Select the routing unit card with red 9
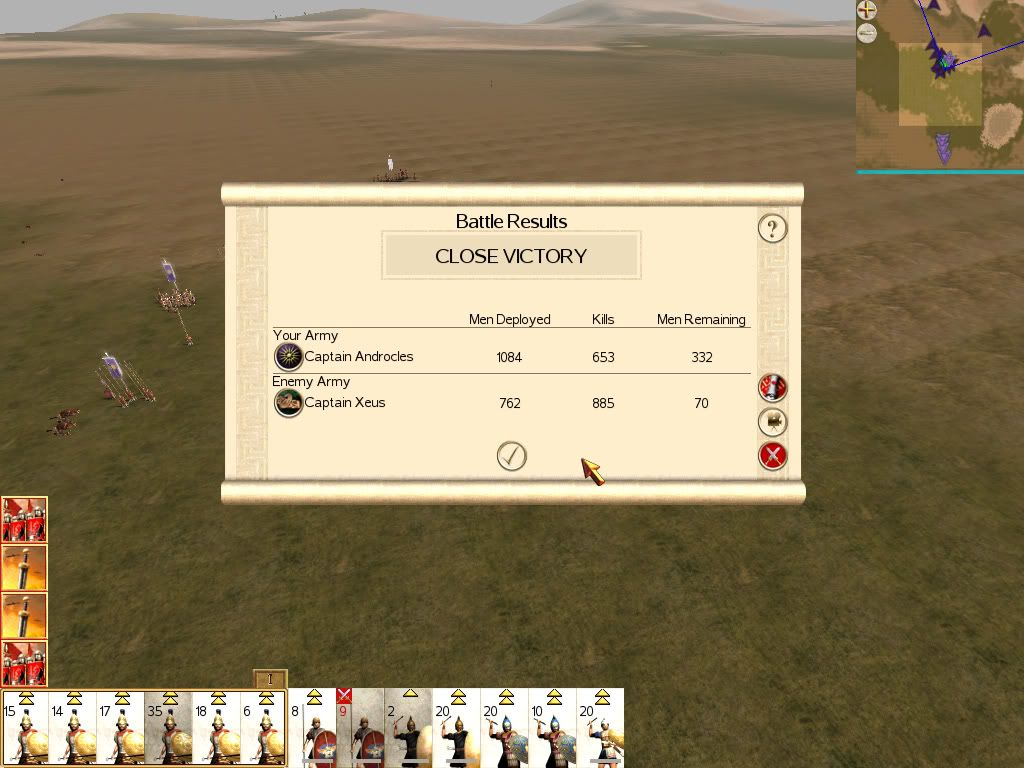Viewport: 1024px width, 768px height. 360,728
